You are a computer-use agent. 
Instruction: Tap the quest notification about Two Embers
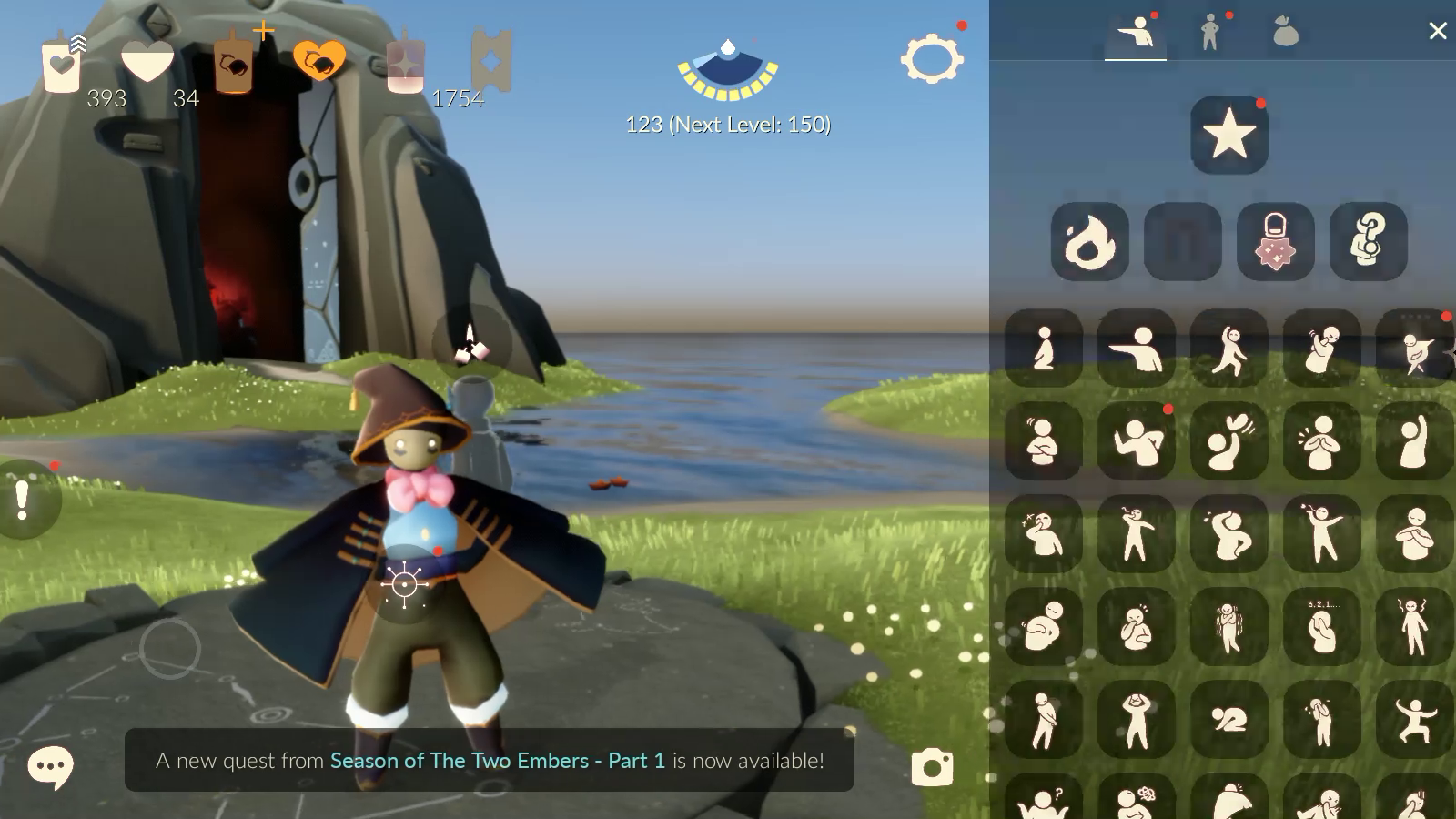[490, 760]
